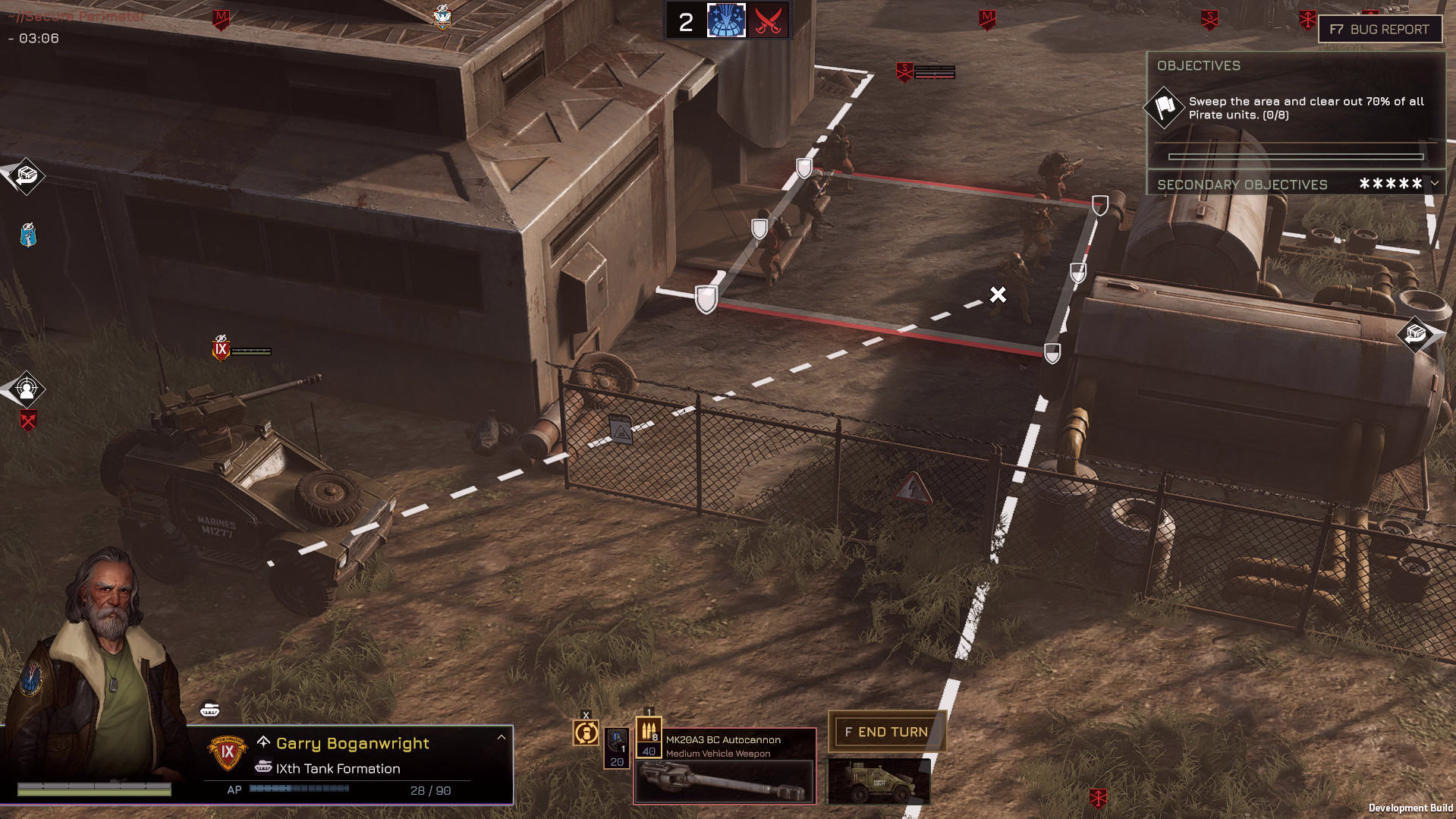The image size is (1456, 819).
Task: Collapse the Garry Boganwright unit panel chevron
Action: (x=500, y=736)
